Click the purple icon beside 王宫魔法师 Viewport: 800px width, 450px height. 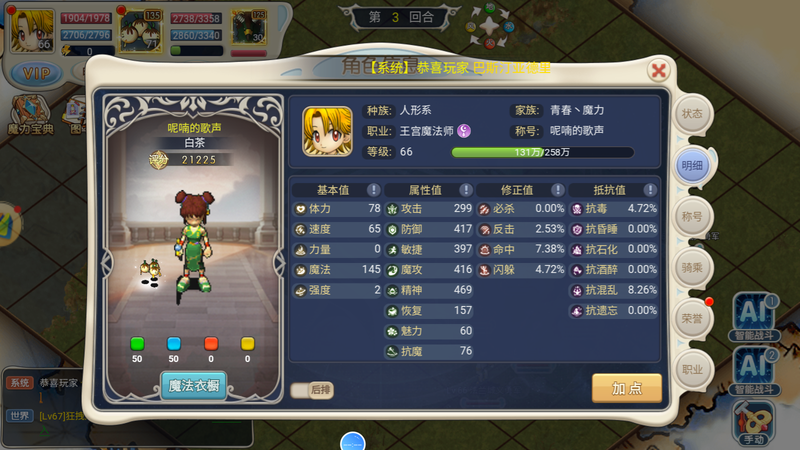coord(465,131)
